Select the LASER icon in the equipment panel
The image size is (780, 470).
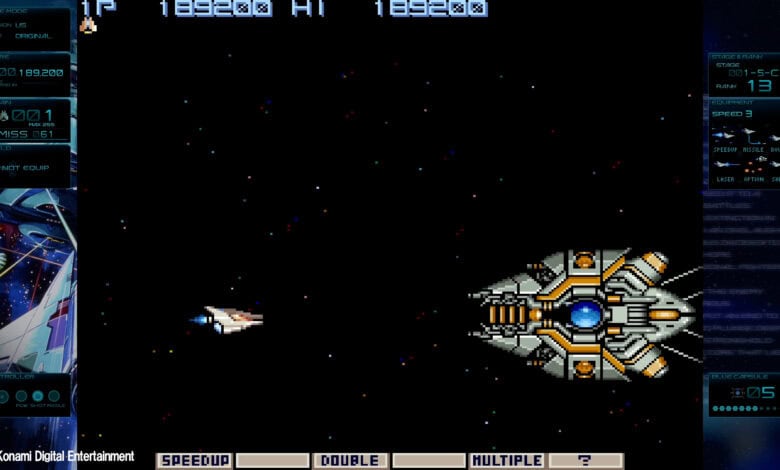point(724,164)
